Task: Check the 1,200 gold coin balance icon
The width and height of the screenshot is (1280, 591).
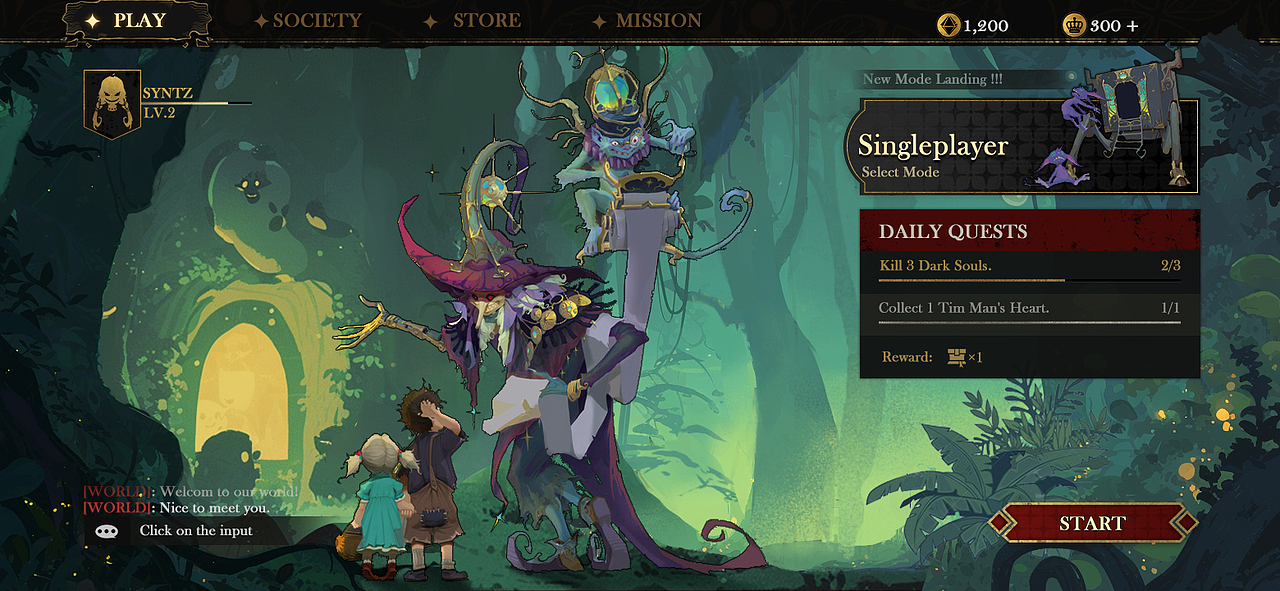Action: point(946,26)
